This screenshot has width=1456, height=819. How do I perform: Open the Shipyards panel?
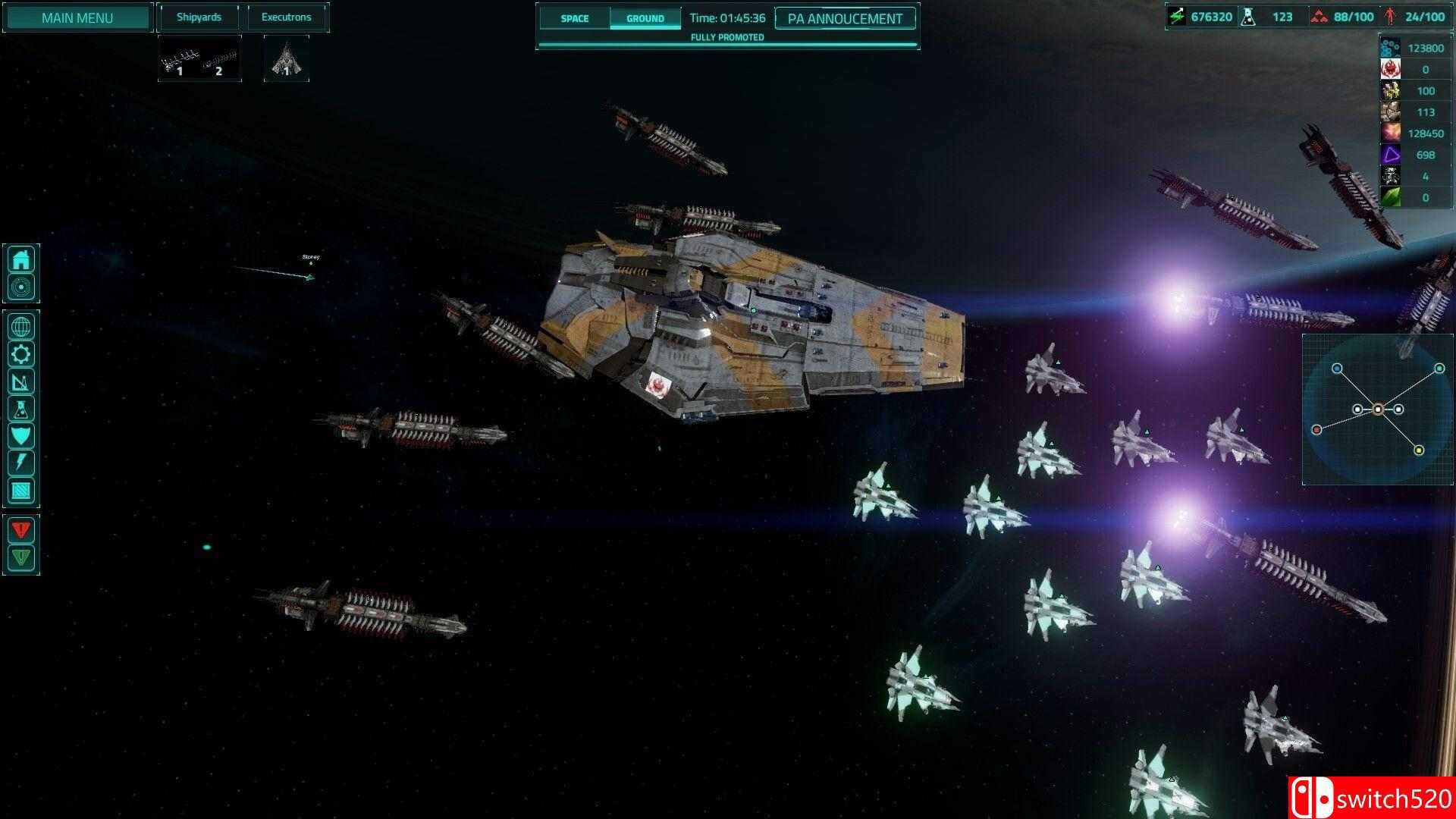click(x=199, y=17)
